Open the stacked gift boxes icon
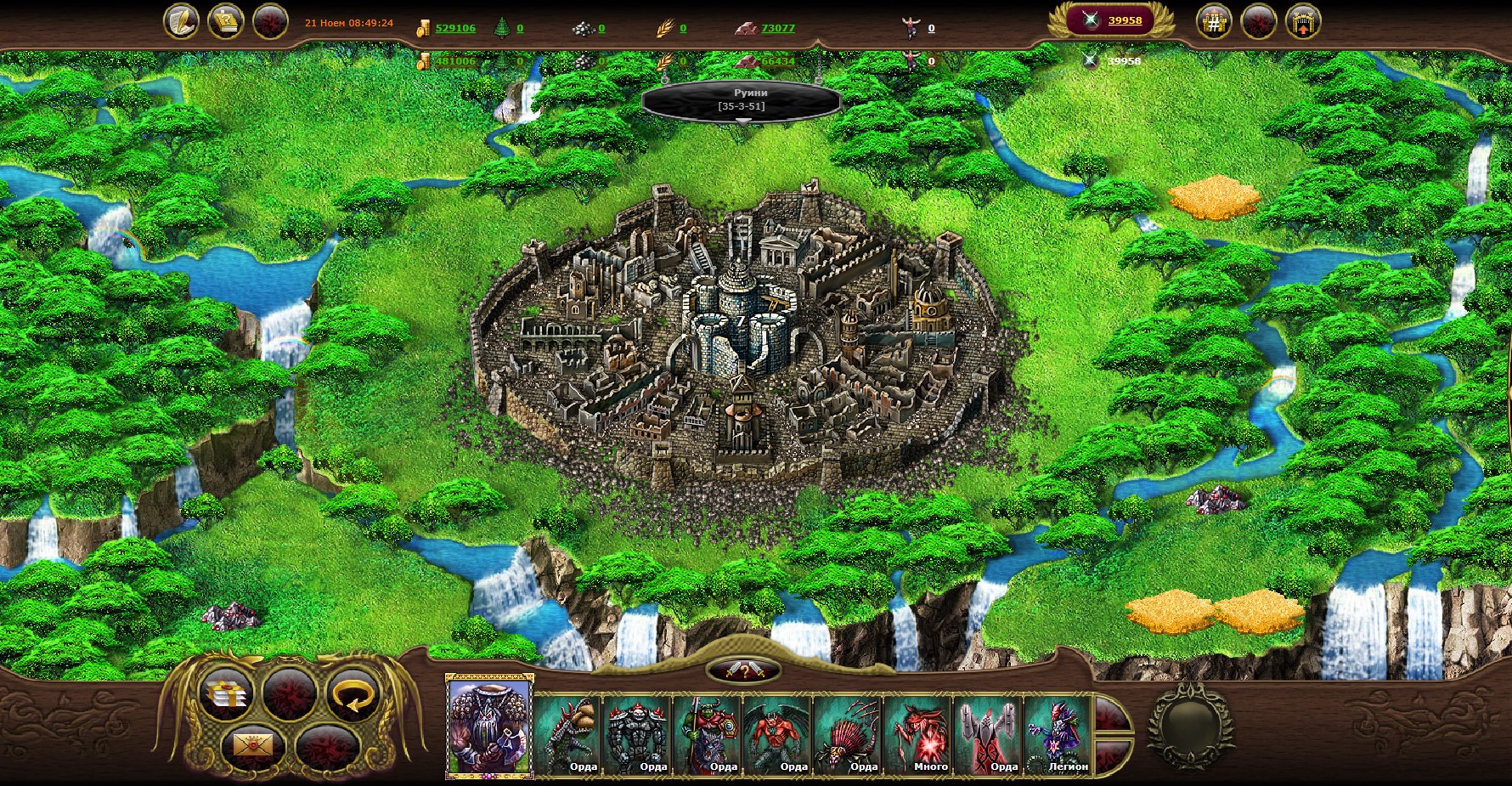This screenshot has width=1512, height=786. [225, 693]
